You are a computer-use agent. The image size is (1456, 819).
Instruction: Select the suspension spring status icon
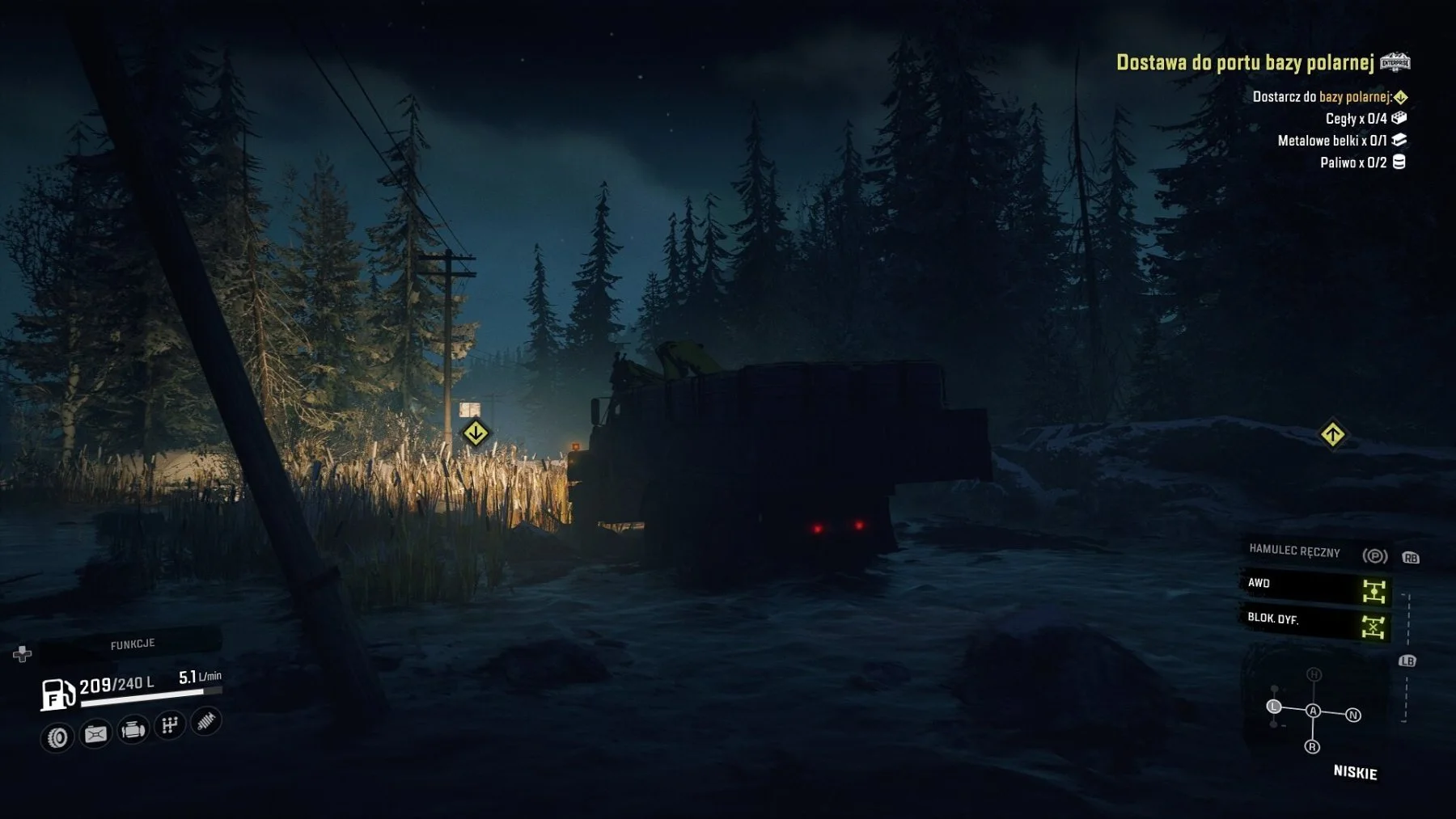[206, 720]
